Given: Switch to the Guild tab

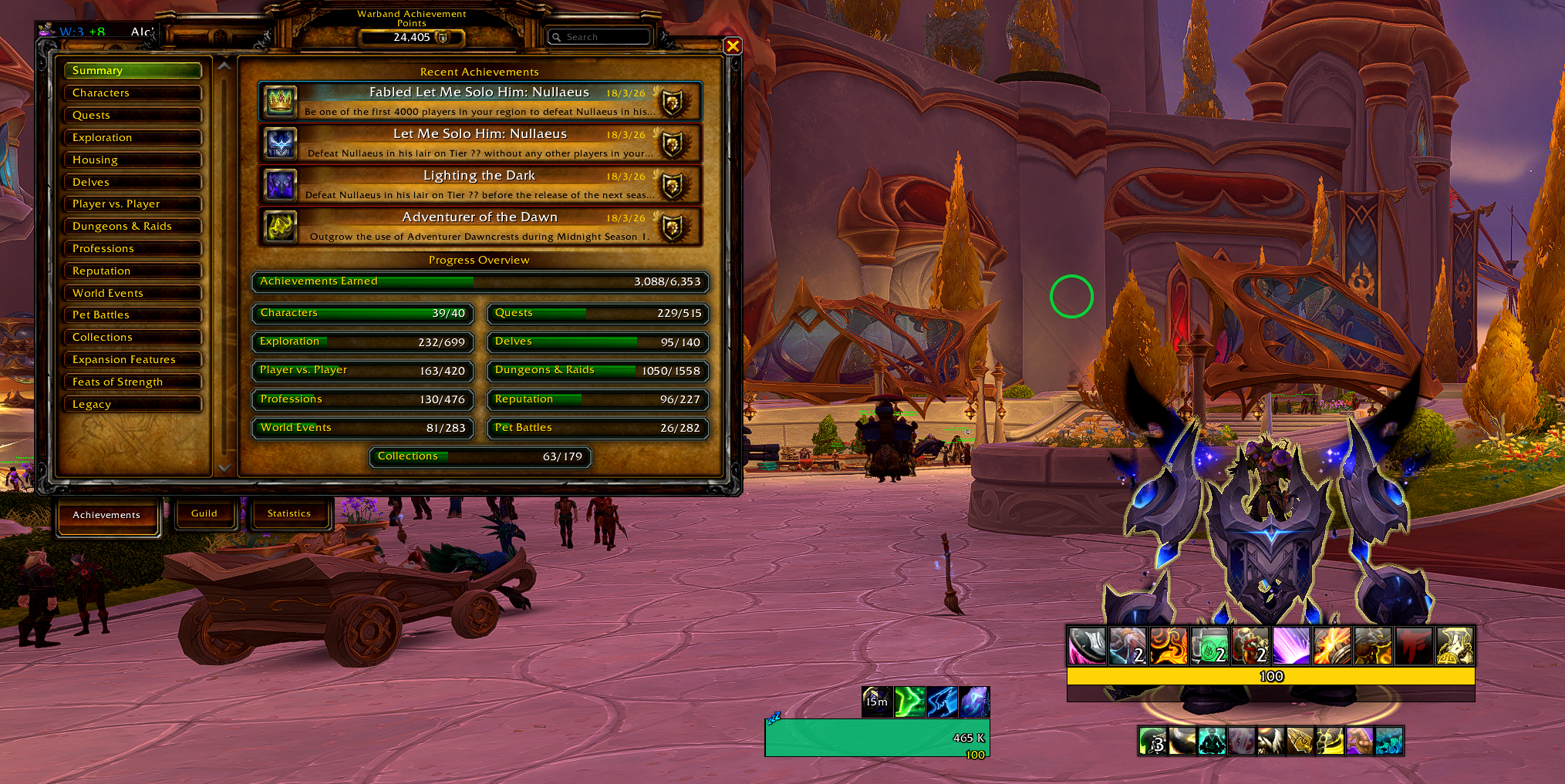Looking at the screenshot, I should click(204, 513).
